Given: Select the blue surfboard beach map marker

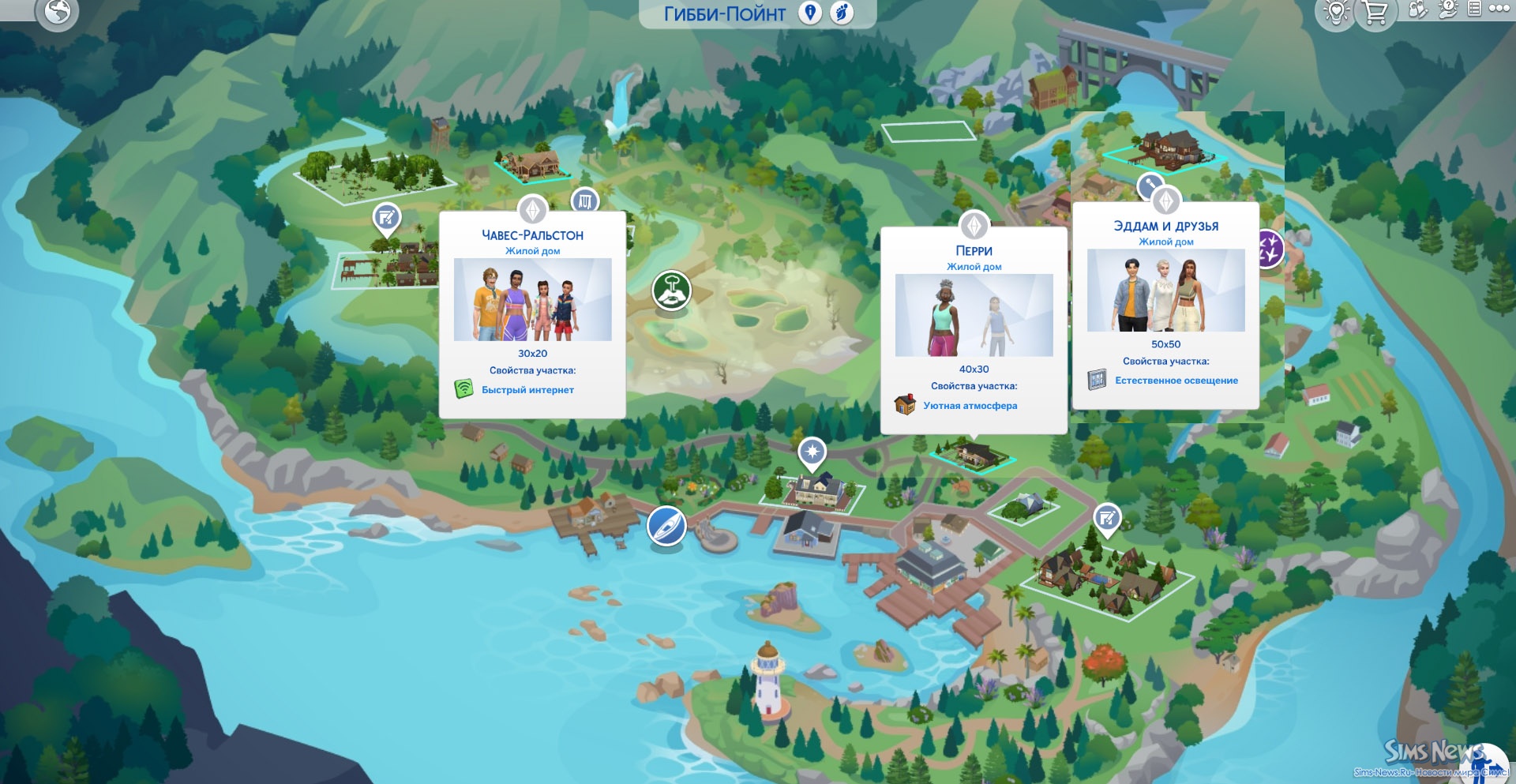Looking at the screenshot, I should (666, 526).
